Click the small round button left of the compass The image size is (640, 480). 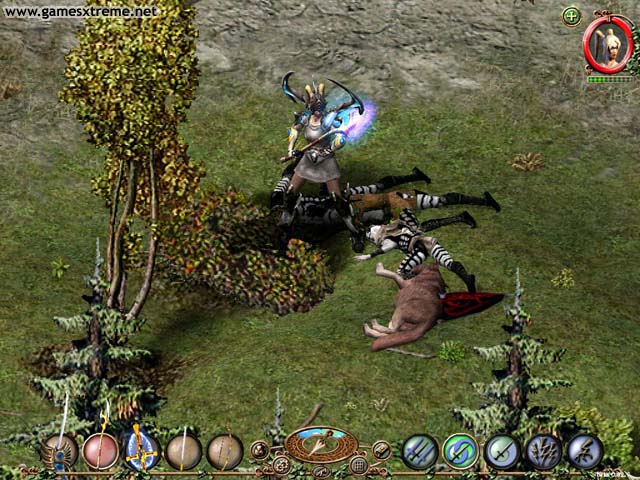click(260, 449)
